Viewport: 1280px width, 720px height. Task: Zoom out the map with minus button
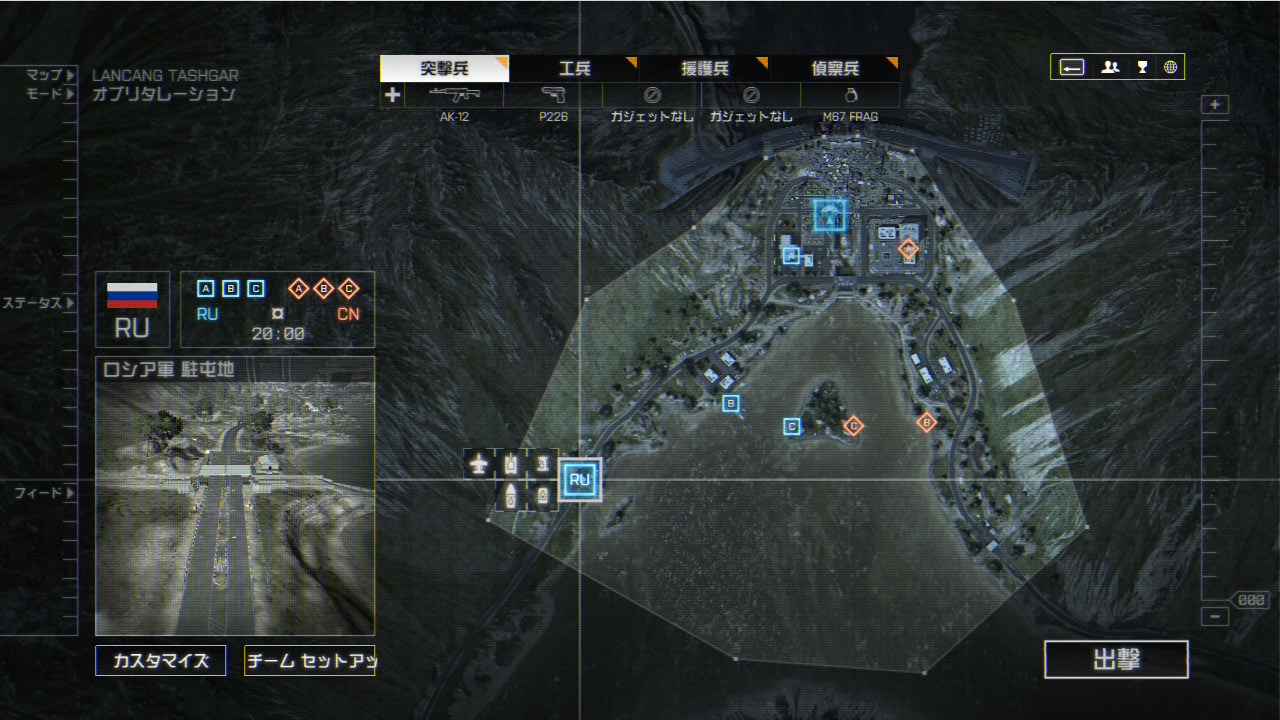point(1215,616)
